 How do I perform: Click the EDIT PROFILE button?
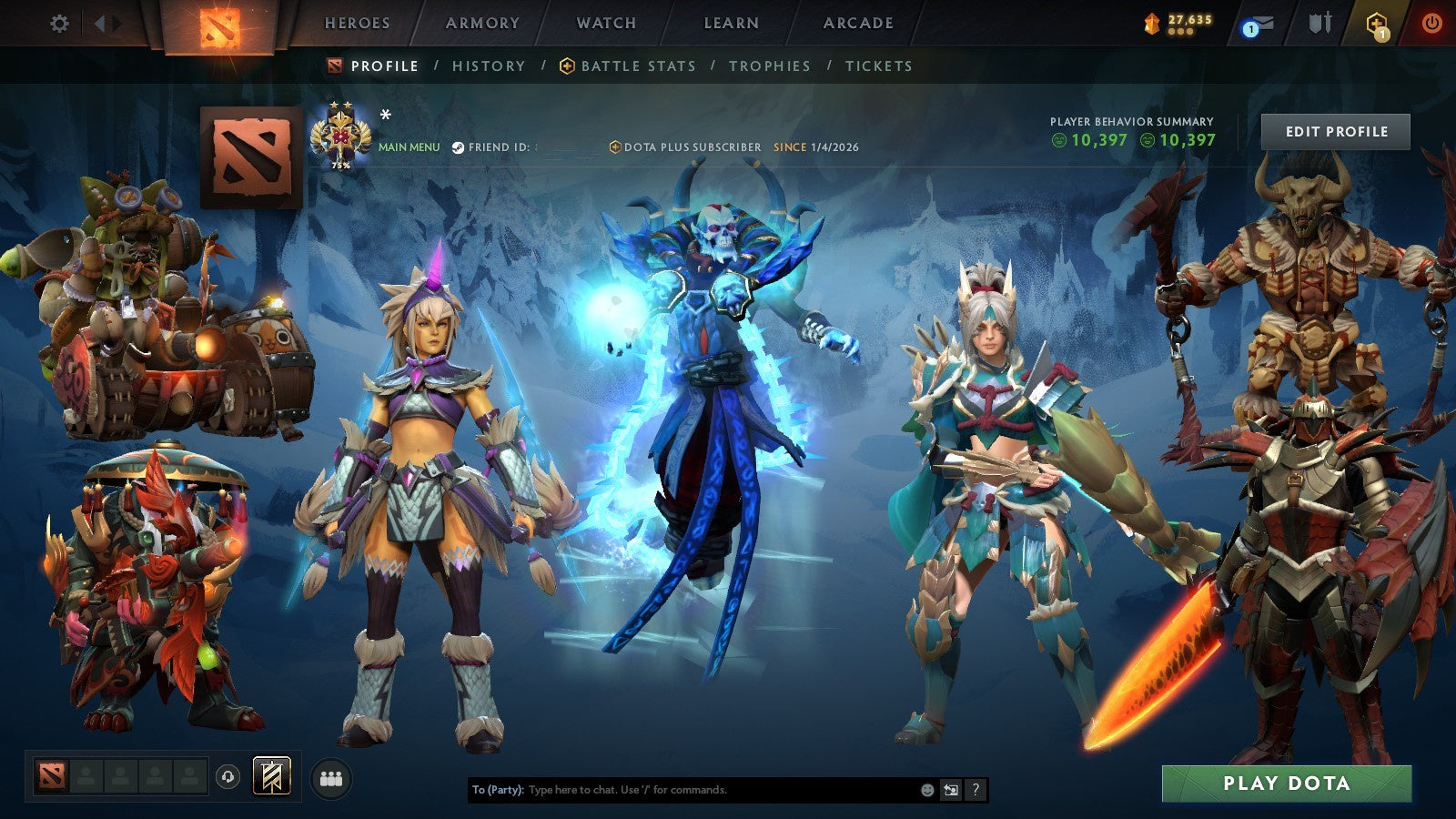pos(1338,131)
